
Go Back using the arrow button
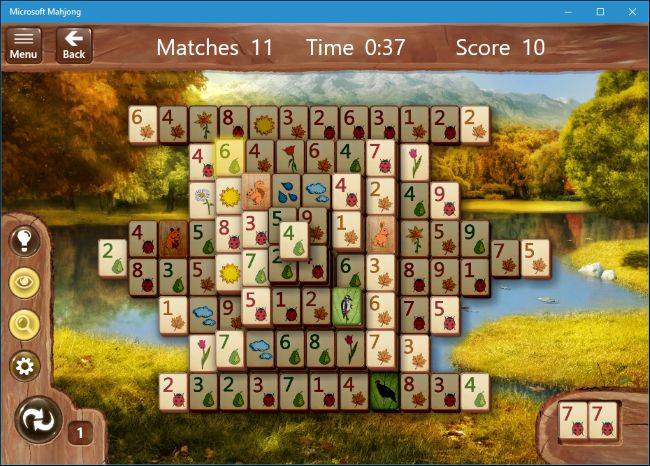(74, 44)
